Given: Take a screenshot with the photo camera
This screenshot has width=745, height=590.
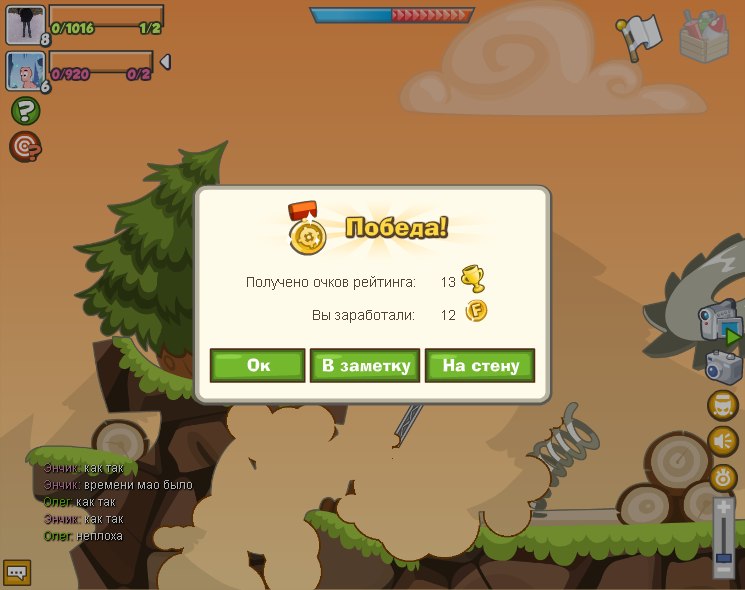Looking at the screenshot, I should click(x=724, y=367).
